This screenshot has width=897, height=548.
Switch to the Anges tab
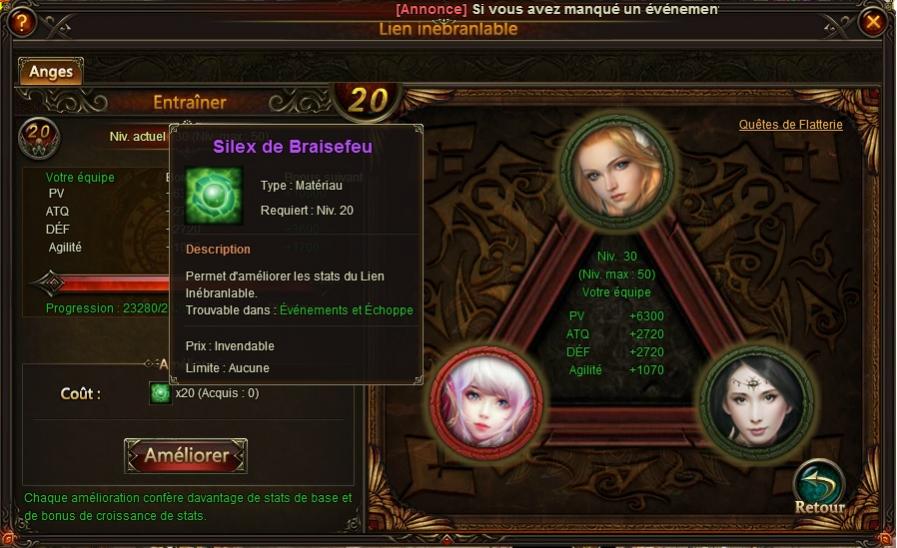tap(50, 72)
